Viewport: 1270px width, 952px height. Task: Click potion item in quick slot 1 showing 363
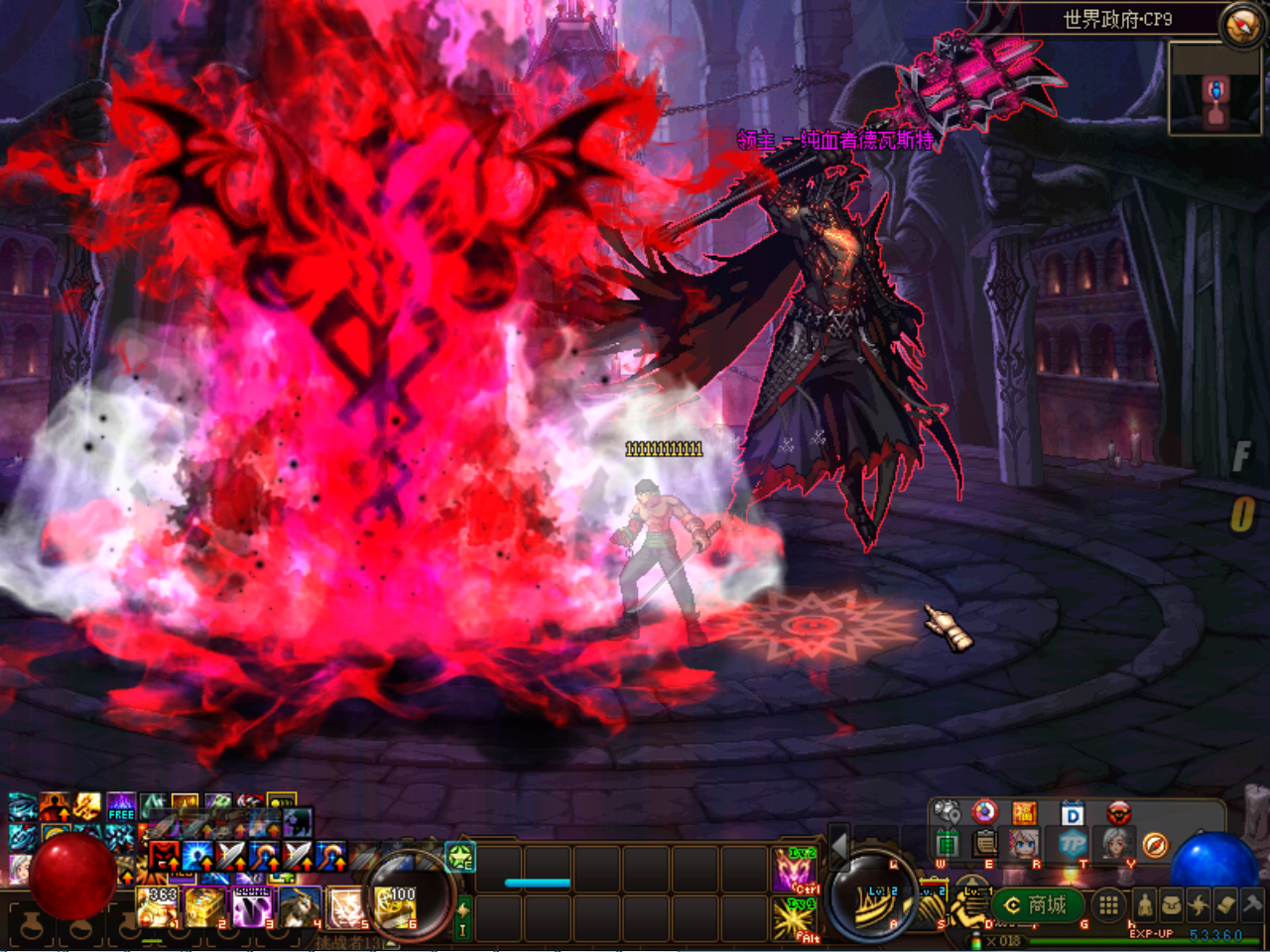[159, 906]
